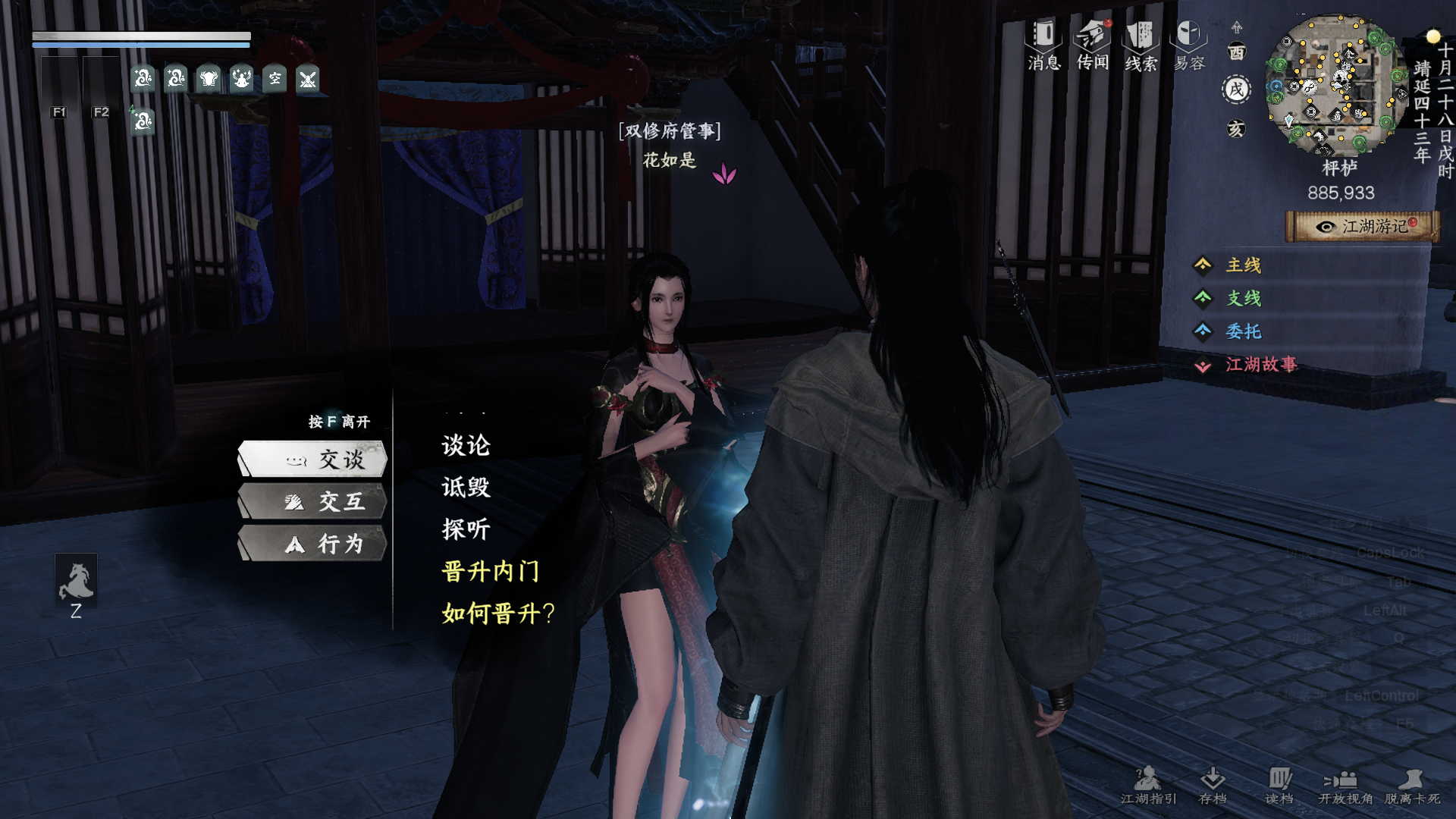Select the 易容 disguise mask icon
The height and width of the screenshot is (819, 1456).
(1189, 34)
